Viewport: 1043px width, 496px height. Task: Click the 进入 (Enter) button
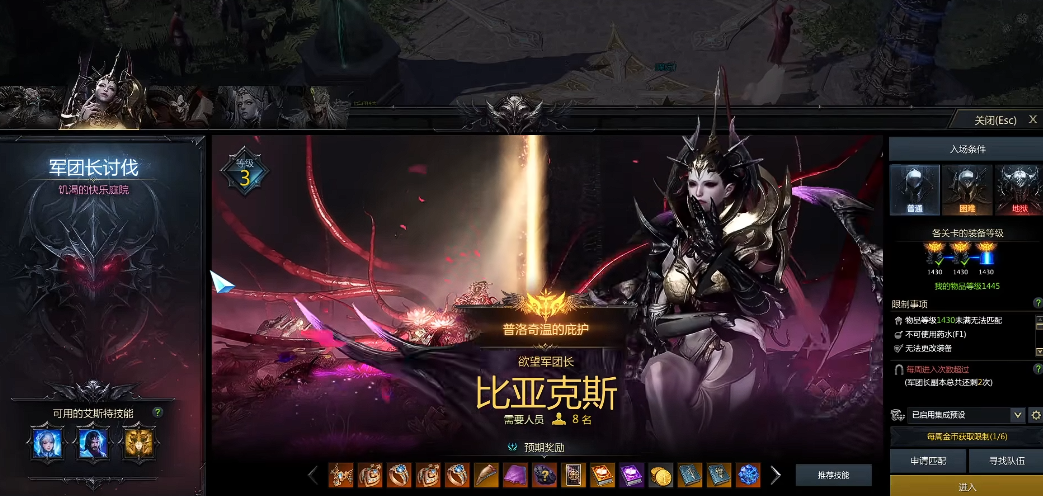click(966, 487)
